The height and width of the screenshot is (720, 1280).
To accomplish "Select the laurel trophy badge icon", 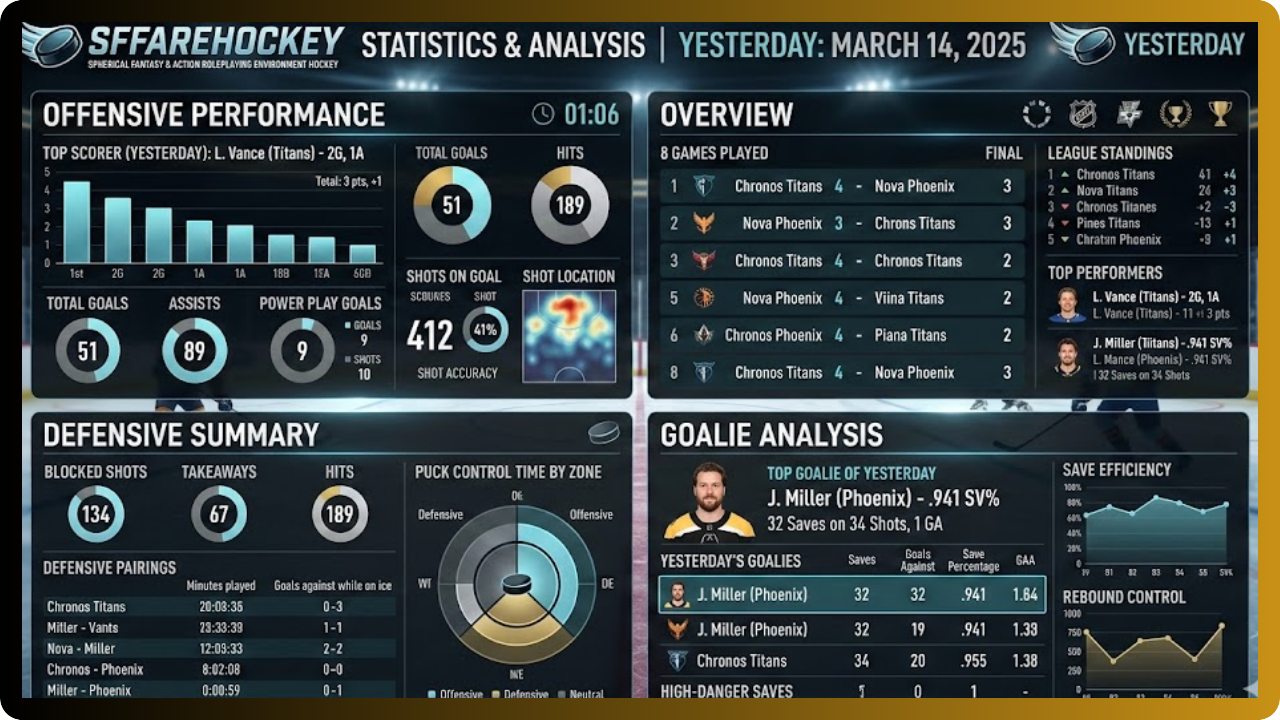I will click(x=1174, y=113).
